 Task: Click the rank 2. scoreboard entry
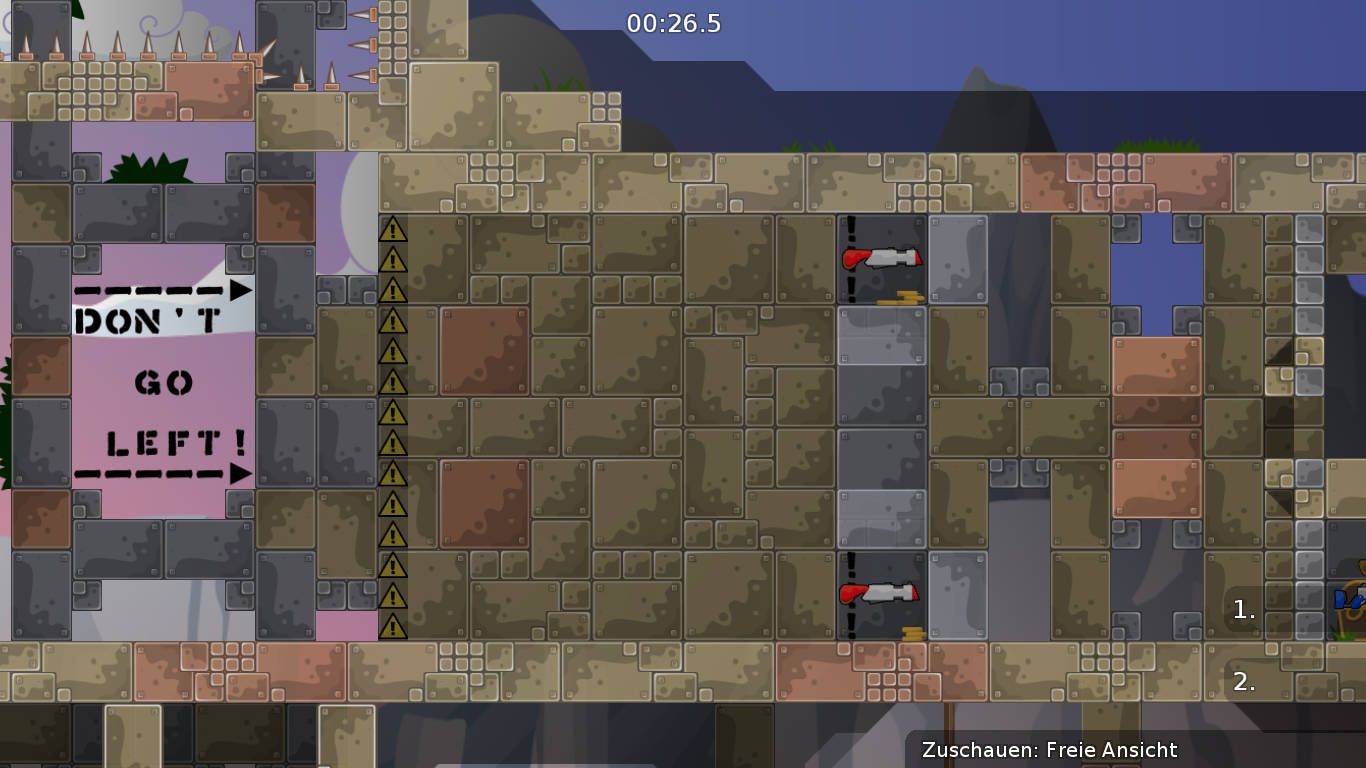tap(1243, 683)
